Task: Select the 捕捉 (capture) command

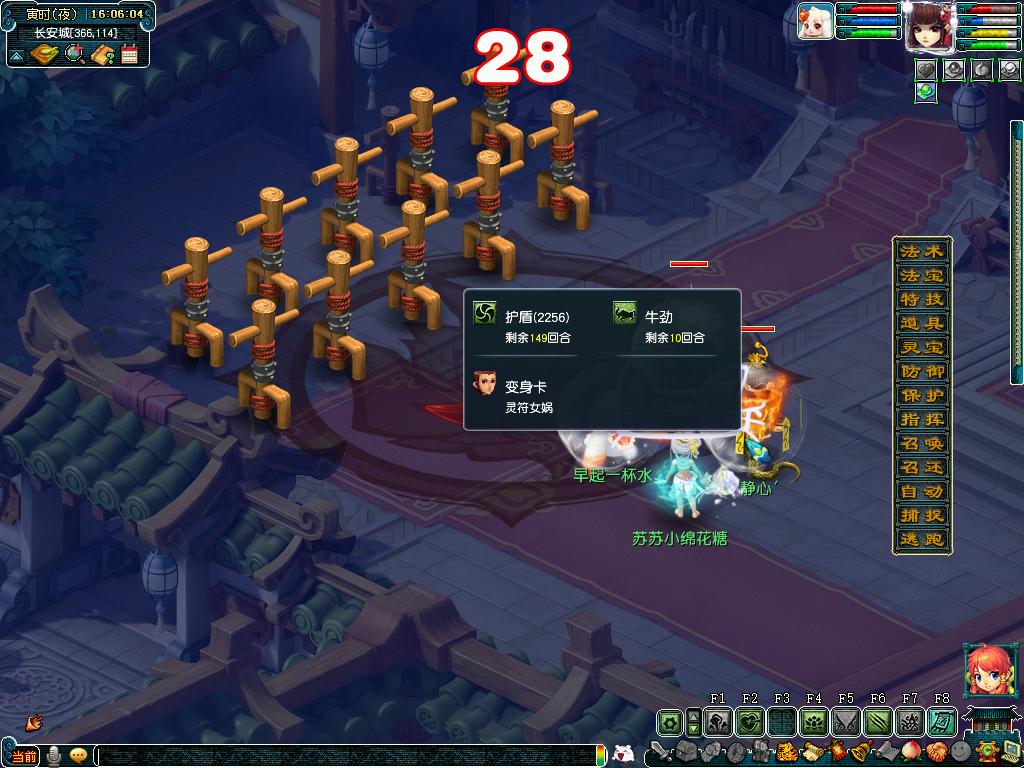Action: click(921, 516)
